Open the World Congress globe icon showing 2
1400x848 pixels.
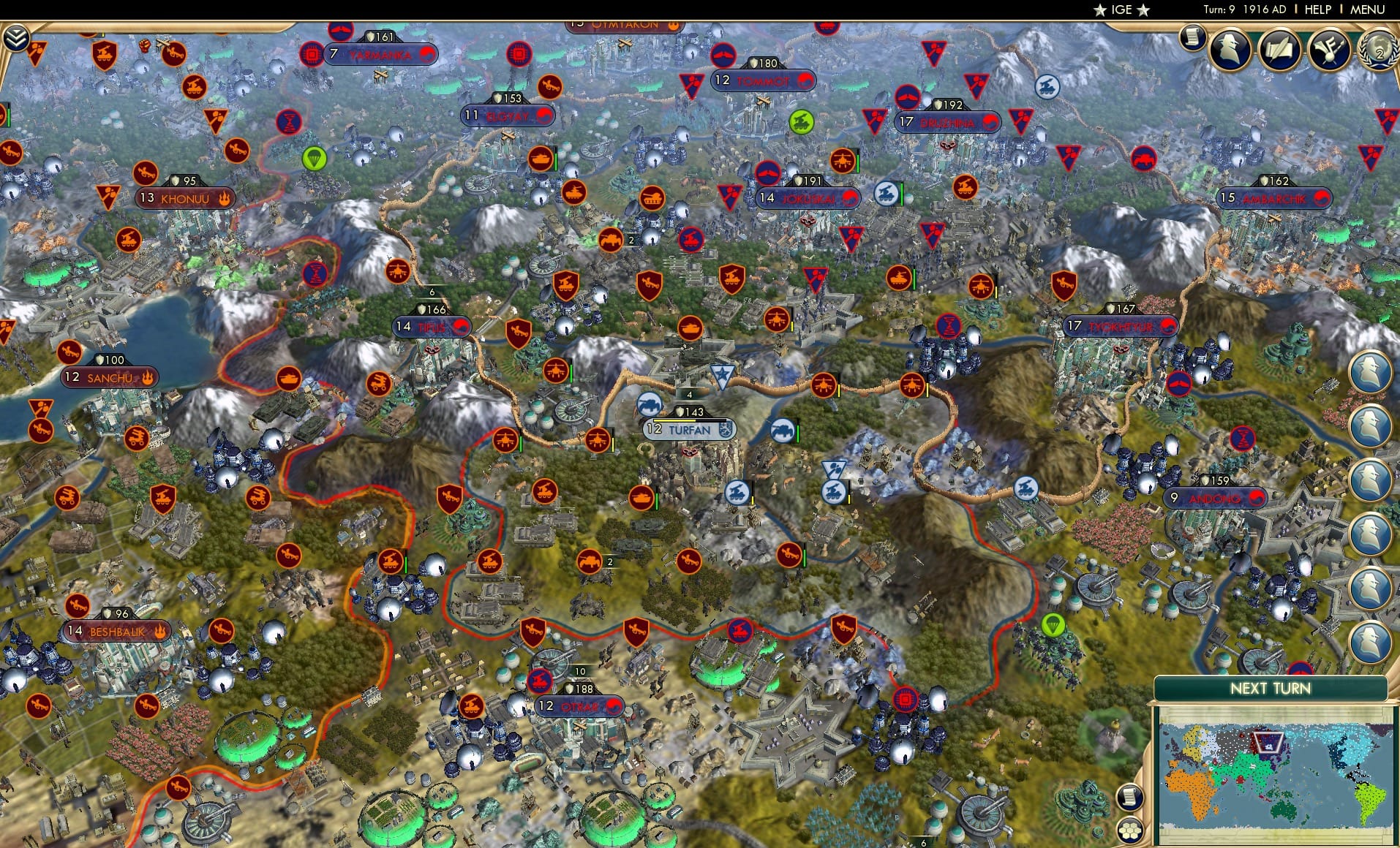tap(1378, 52)
